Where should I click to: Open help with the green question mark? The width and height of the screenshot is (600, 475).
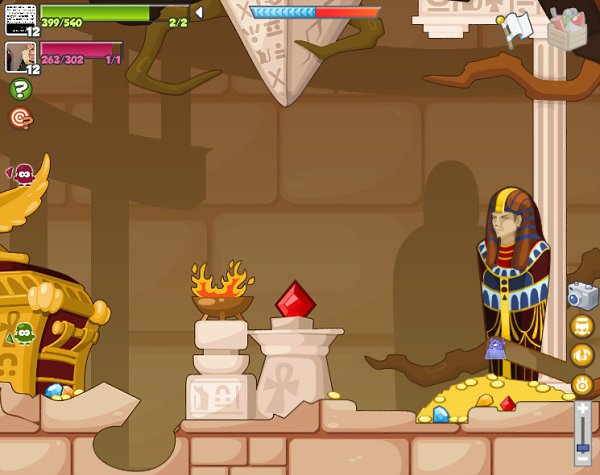19,89
